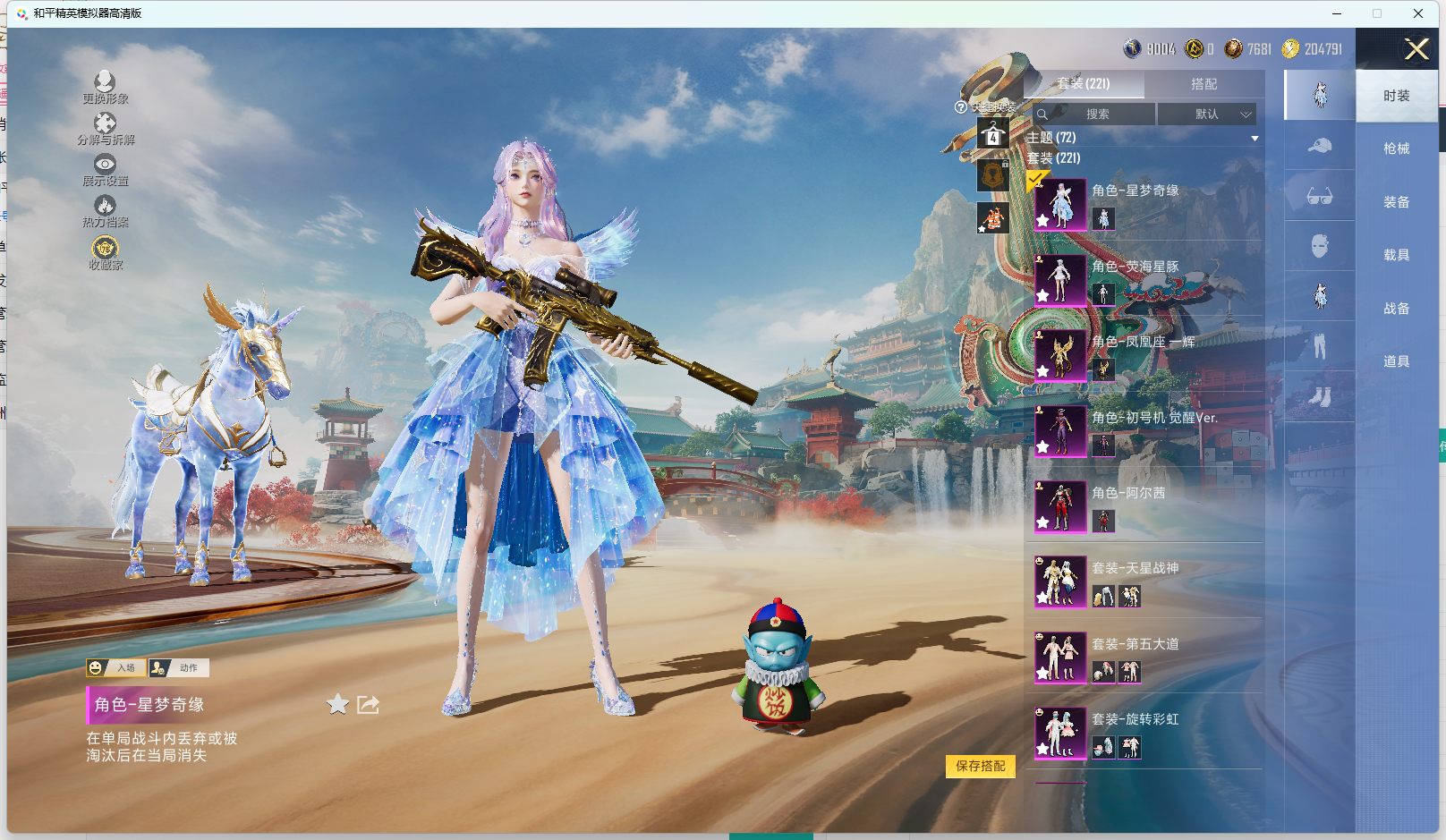Minimize the emulator window

1337,13
